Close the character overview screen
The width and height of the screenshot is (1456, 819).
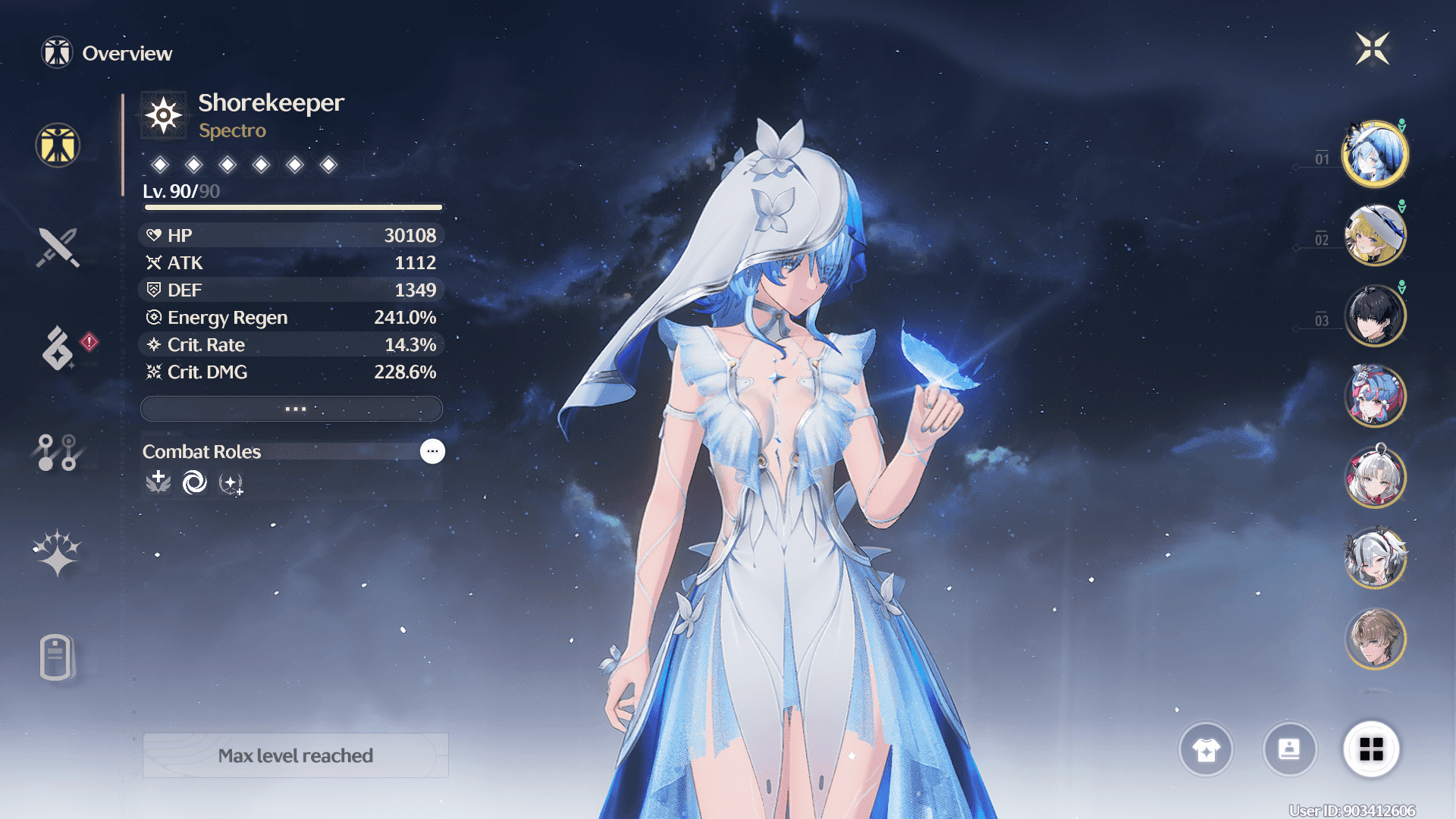point(1372,49)
